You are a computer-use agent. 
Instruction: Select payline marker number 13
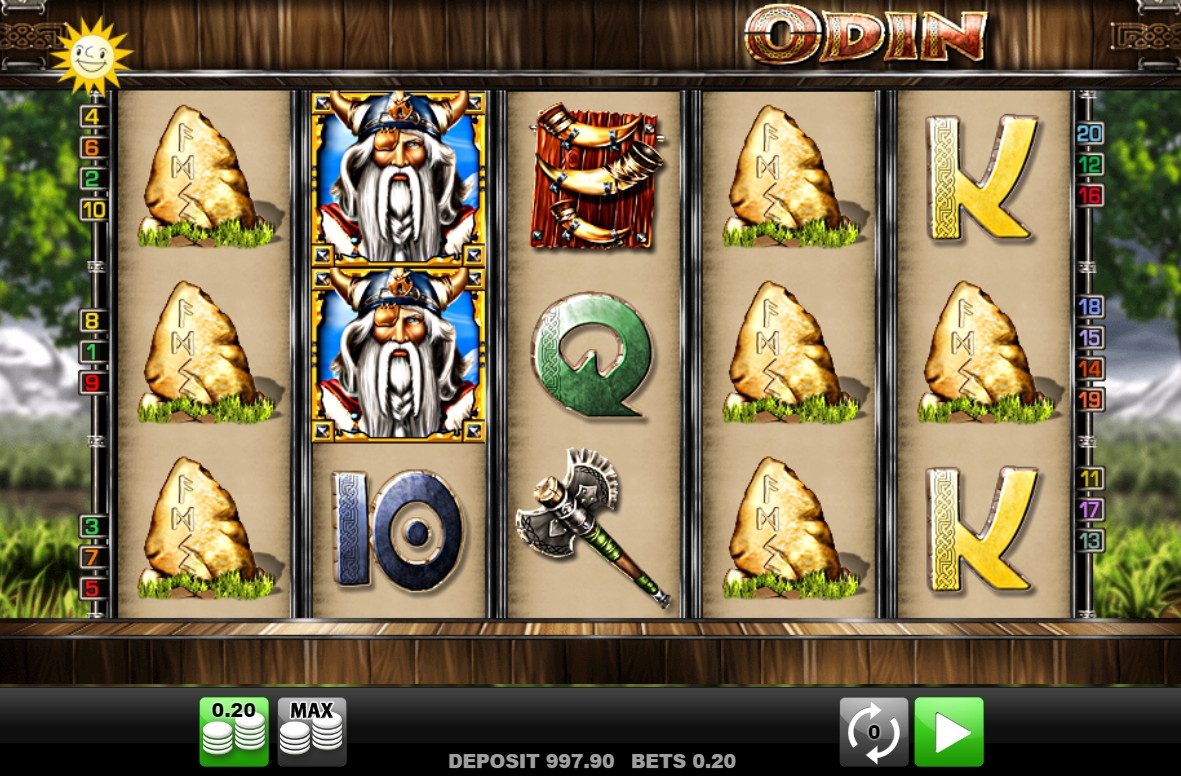point(1090,541)
